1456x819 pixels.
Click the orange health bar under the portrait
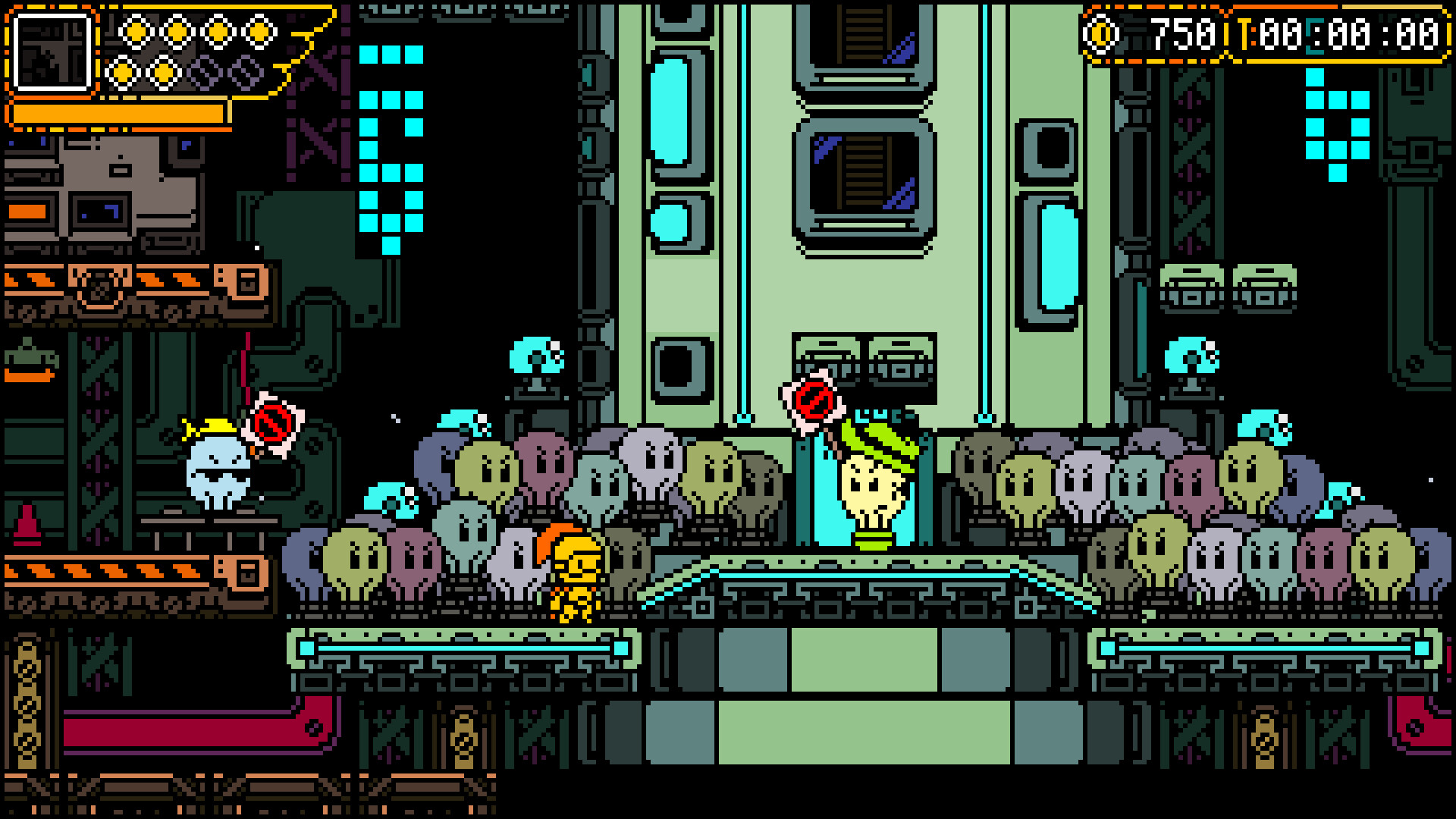pyautogui.click(x=118, y=112)
